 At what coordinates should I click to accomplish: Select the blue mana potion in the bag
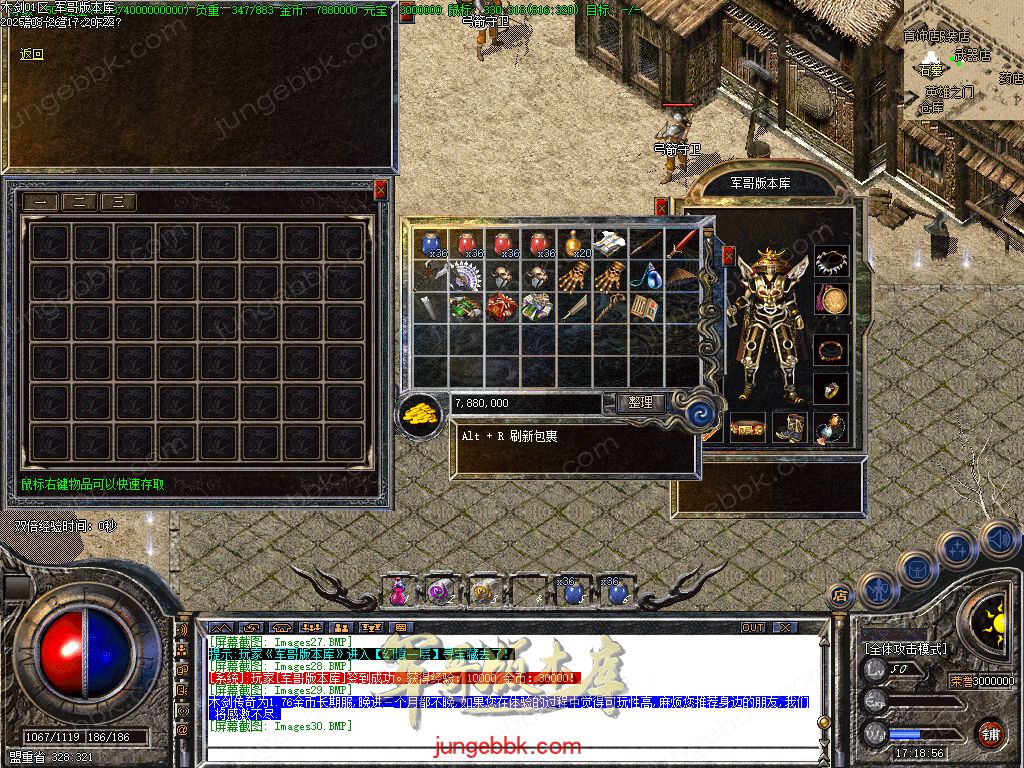(432, 244)
